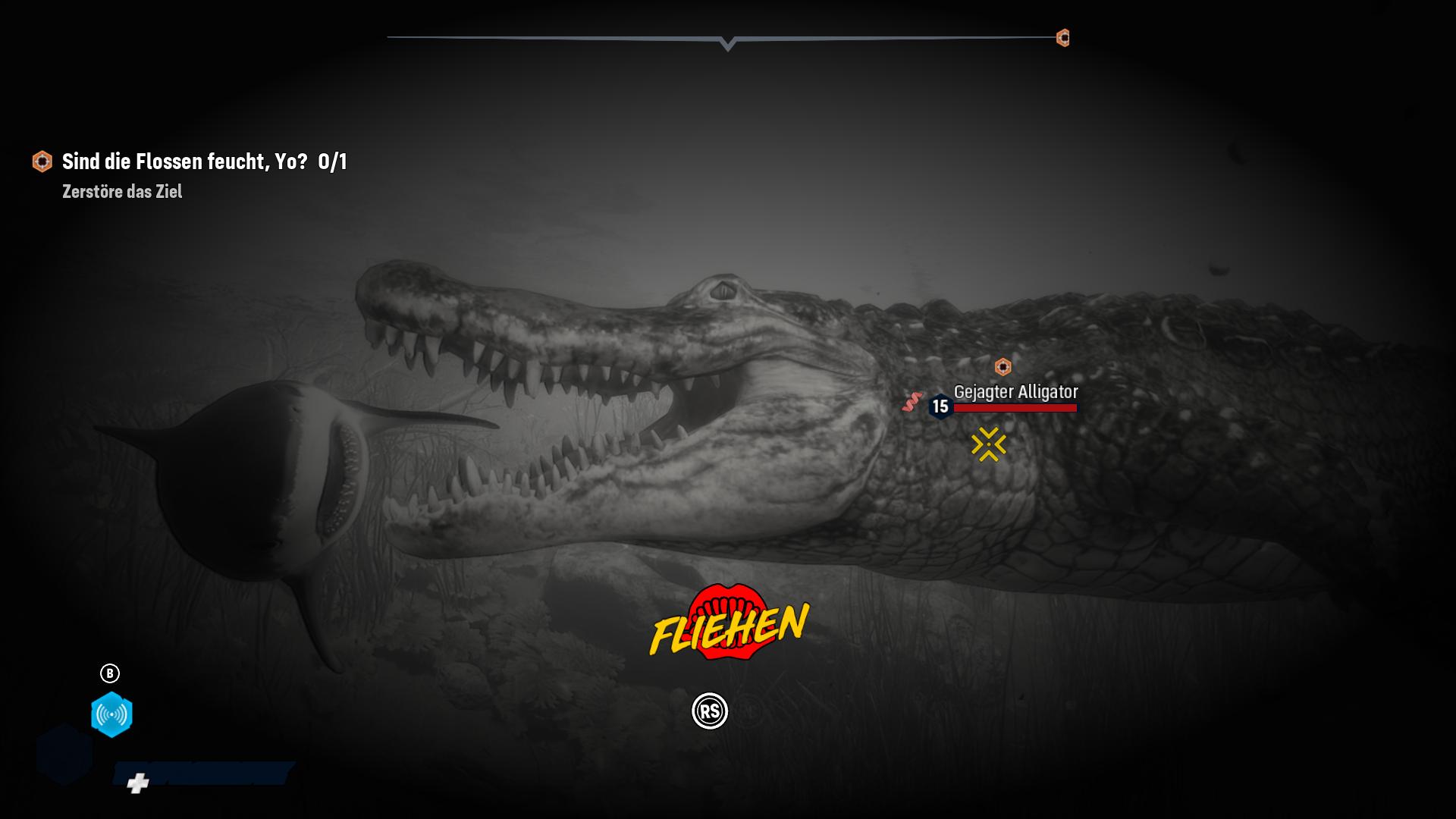Select the yellow lock-on target reticle

[988, 444]
